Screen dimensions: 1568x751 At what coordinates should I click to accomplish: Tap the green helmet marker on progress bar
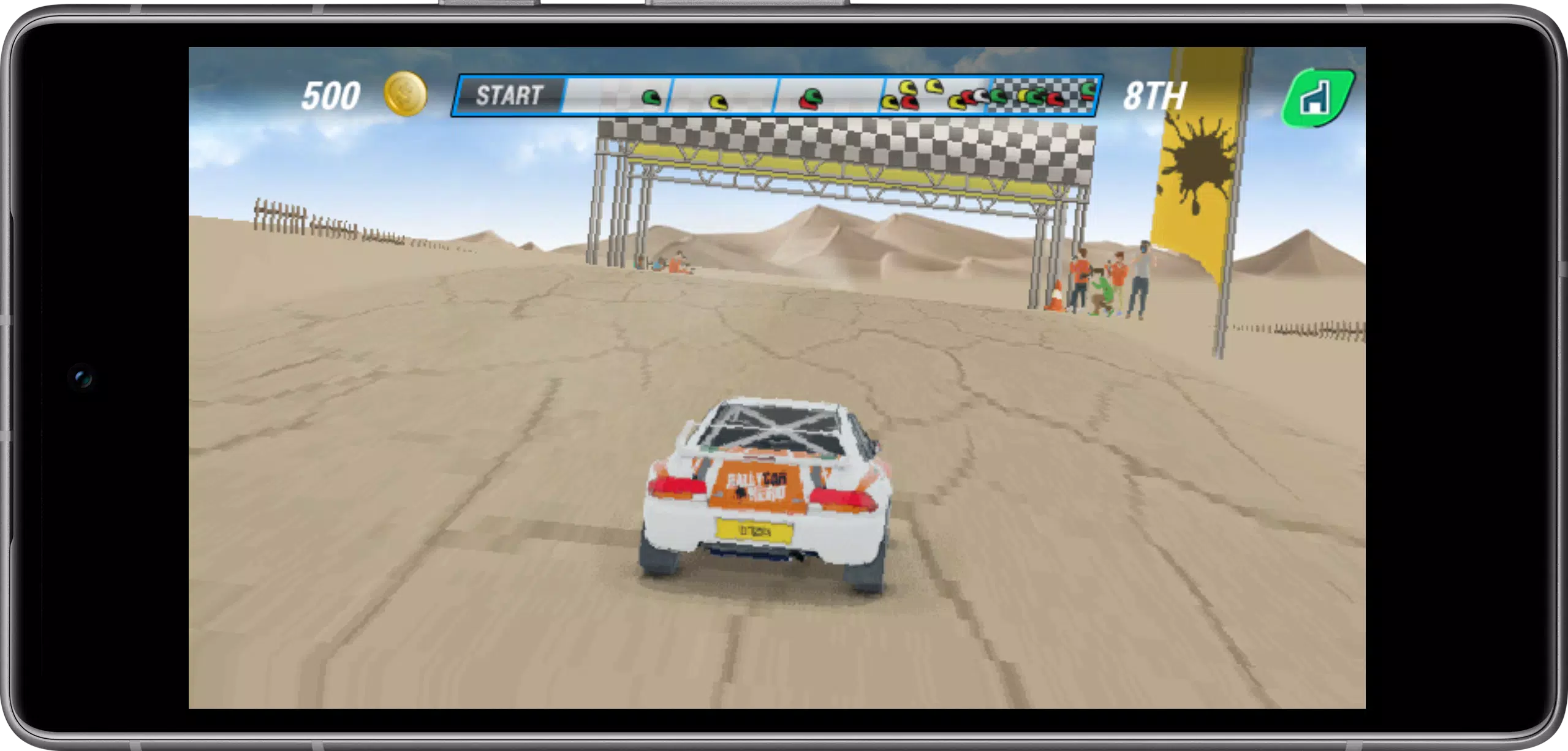[651, 98]
